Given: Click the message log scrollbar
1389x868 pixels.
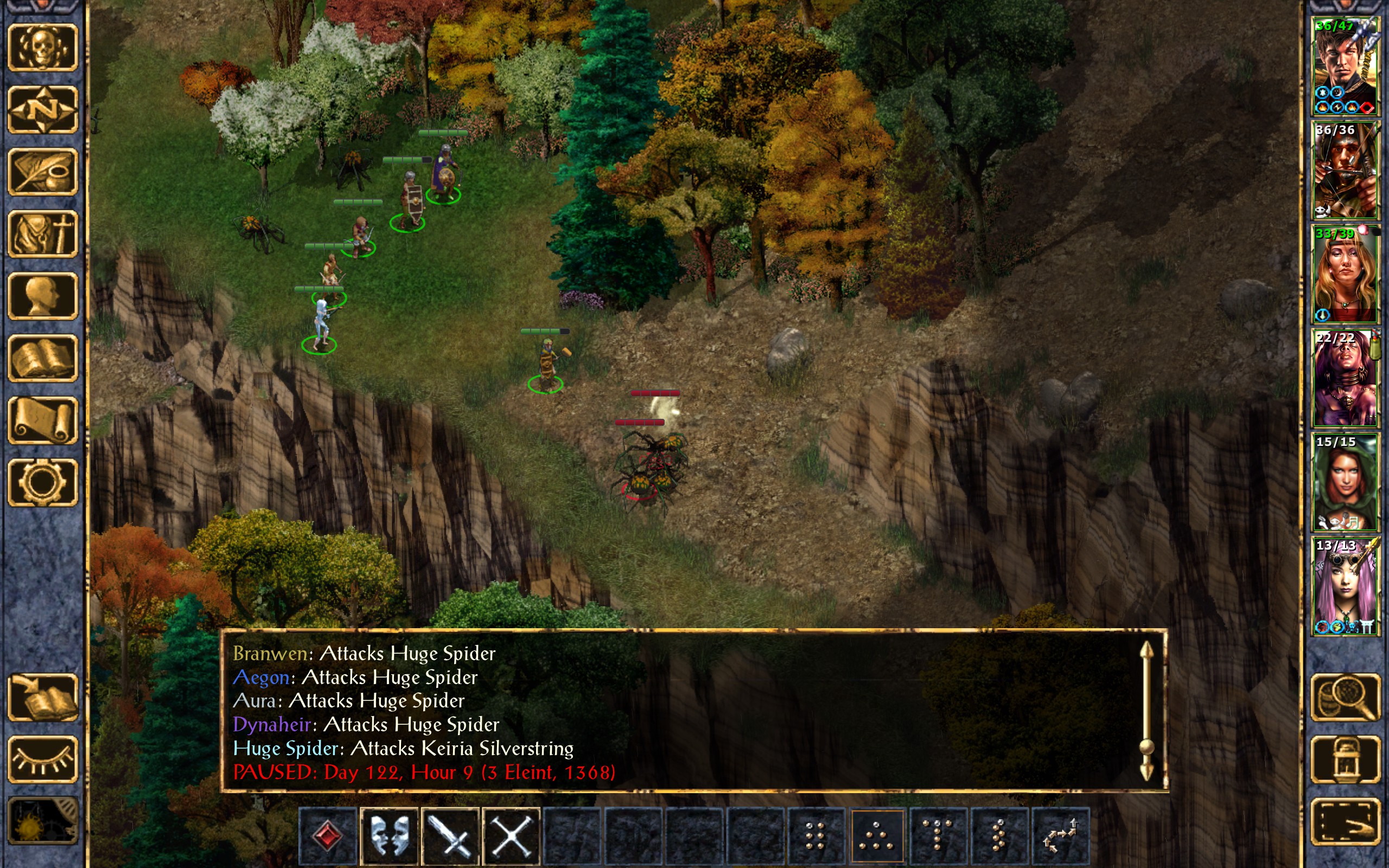Looking at the screenshot, I should coord(1146,712).
